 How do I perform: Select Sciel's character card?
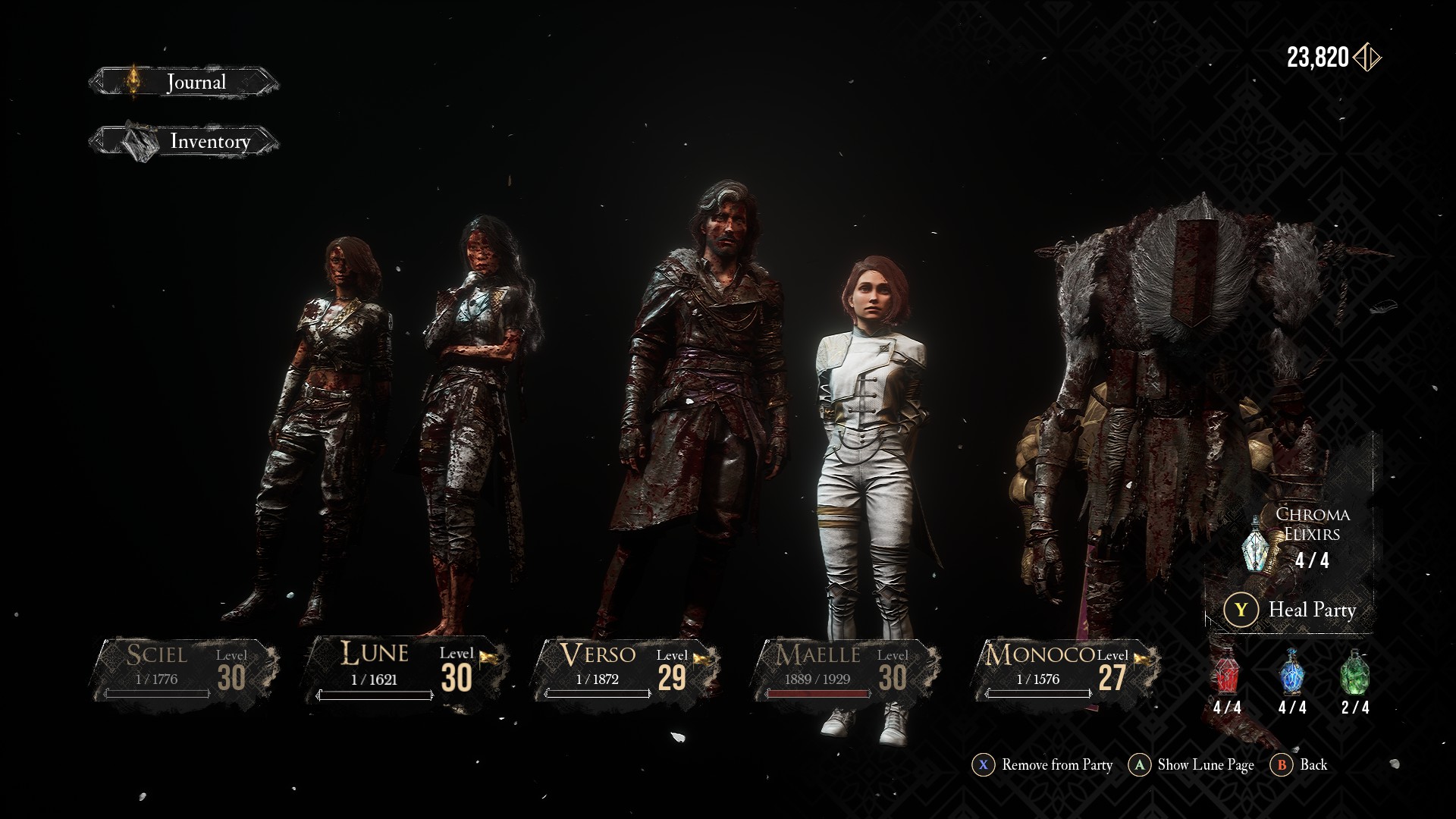pos(184,669)
